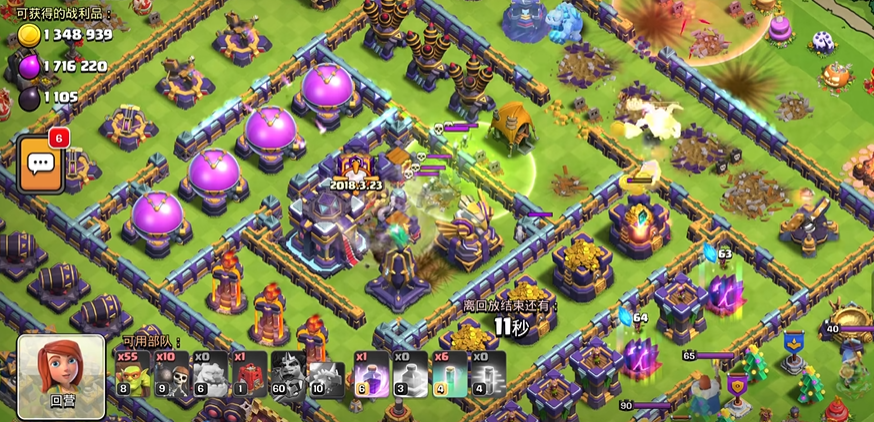Viewport: 874px width, 422px height.
Task: Select the greyed-out Barbarian King hero slot
Action: 287,374
